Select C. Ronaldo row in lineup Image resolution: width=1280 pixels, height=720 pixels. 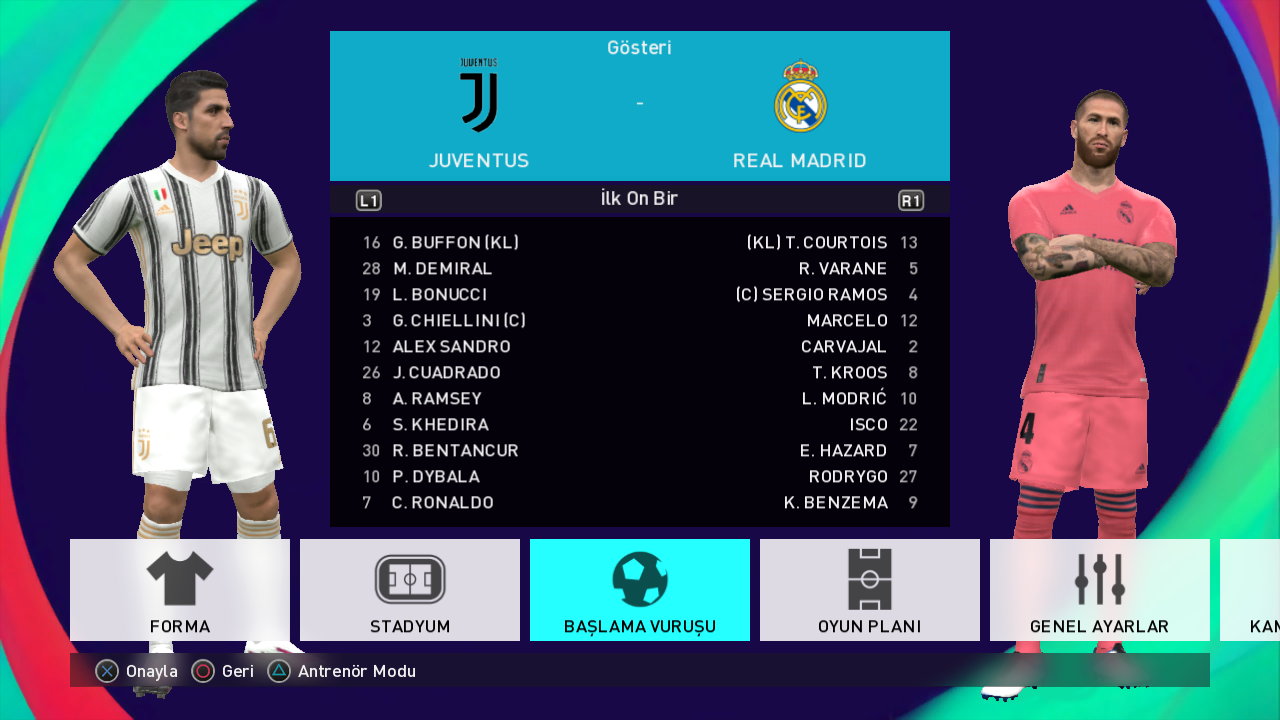[x=443, y=503]
